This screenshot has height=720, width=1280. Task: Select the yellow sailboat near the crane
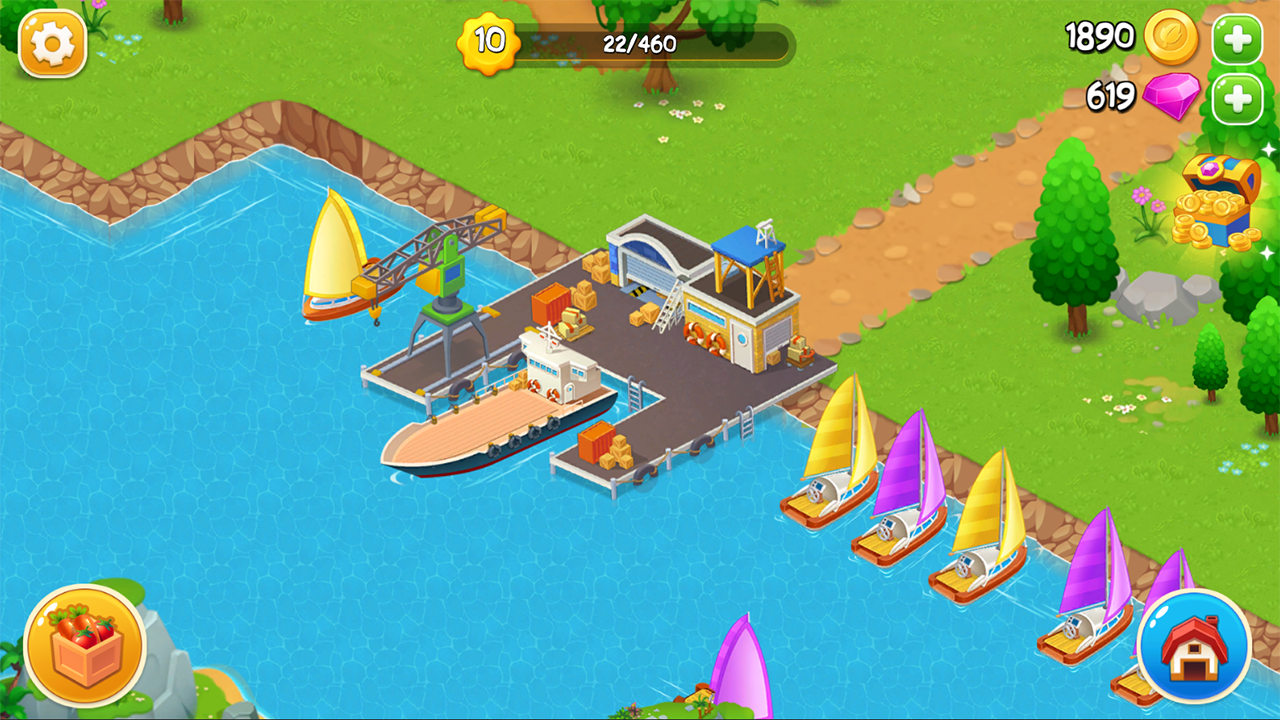click(335, 260)
